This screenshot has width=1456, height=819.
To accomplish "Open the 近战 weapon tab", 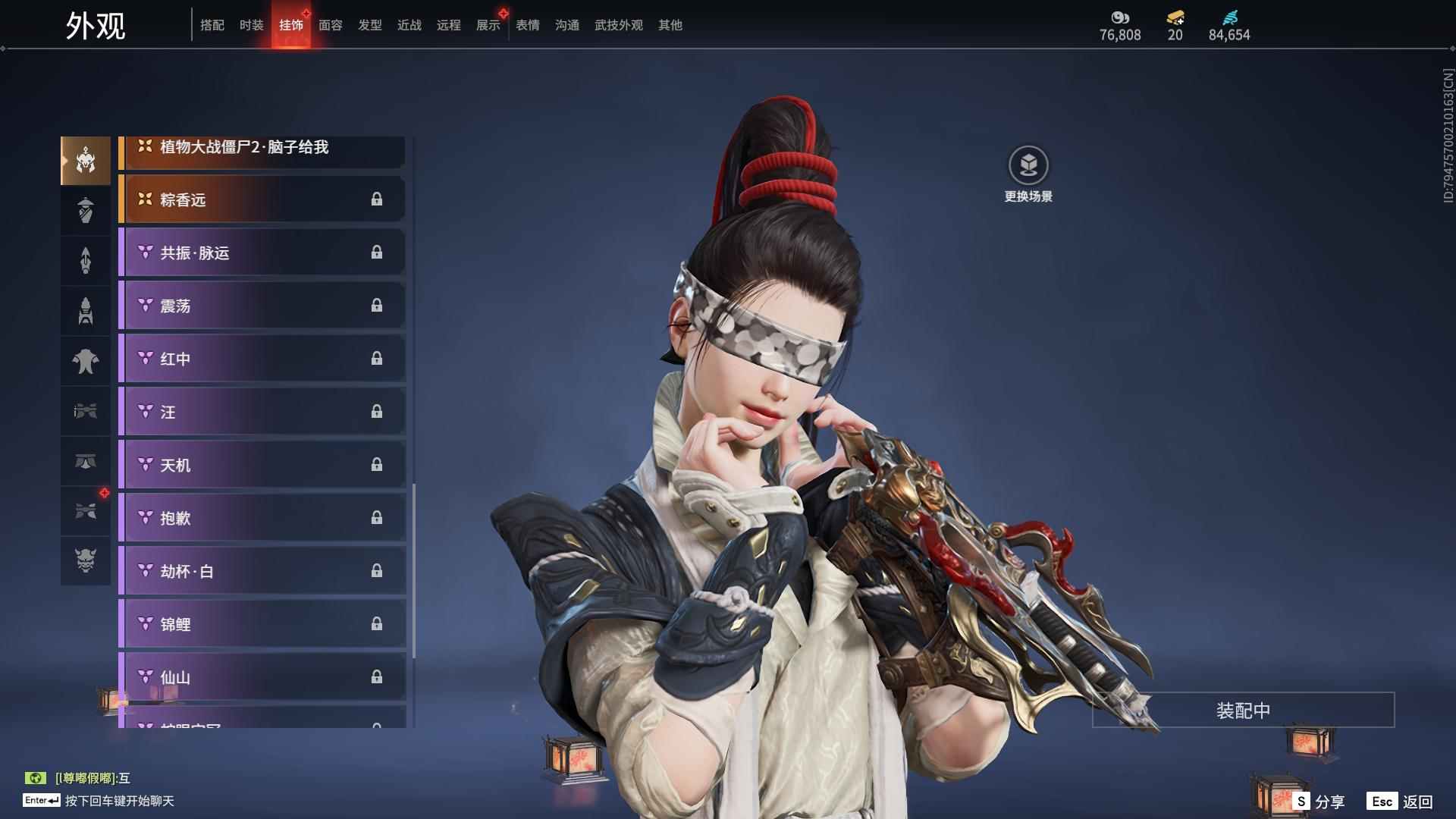I will point(409,25).
